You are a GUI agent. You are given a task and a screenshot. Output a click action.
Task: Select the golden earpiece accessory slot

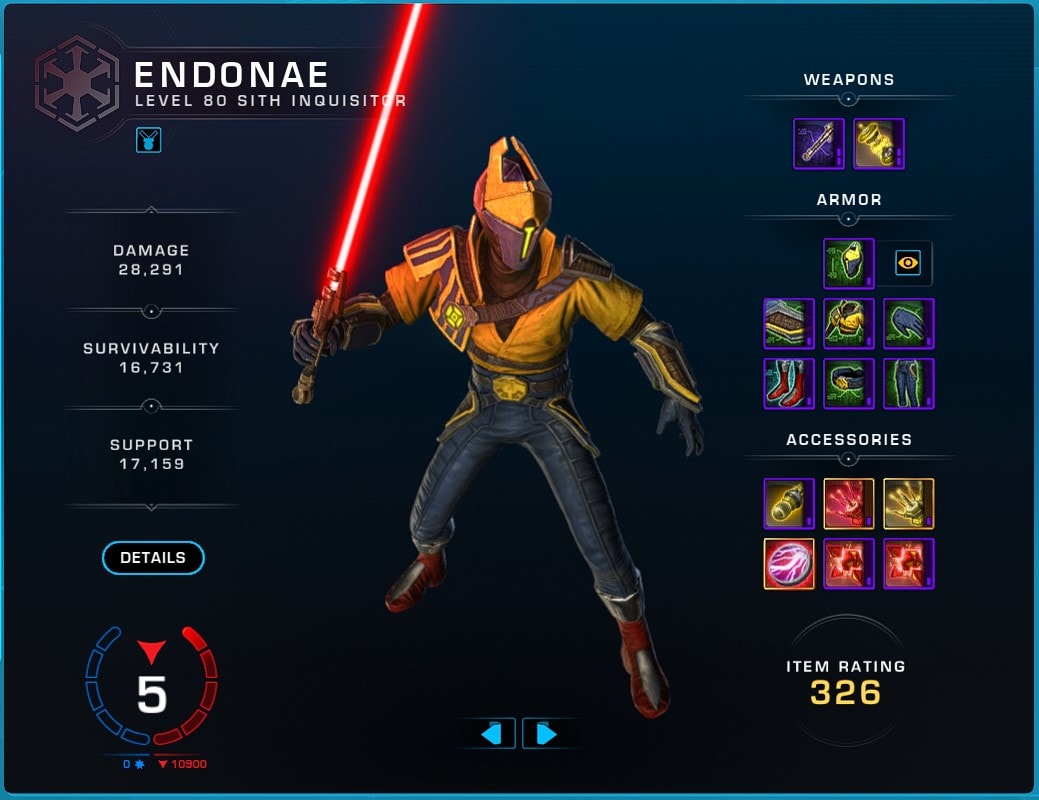coord(789,504)
